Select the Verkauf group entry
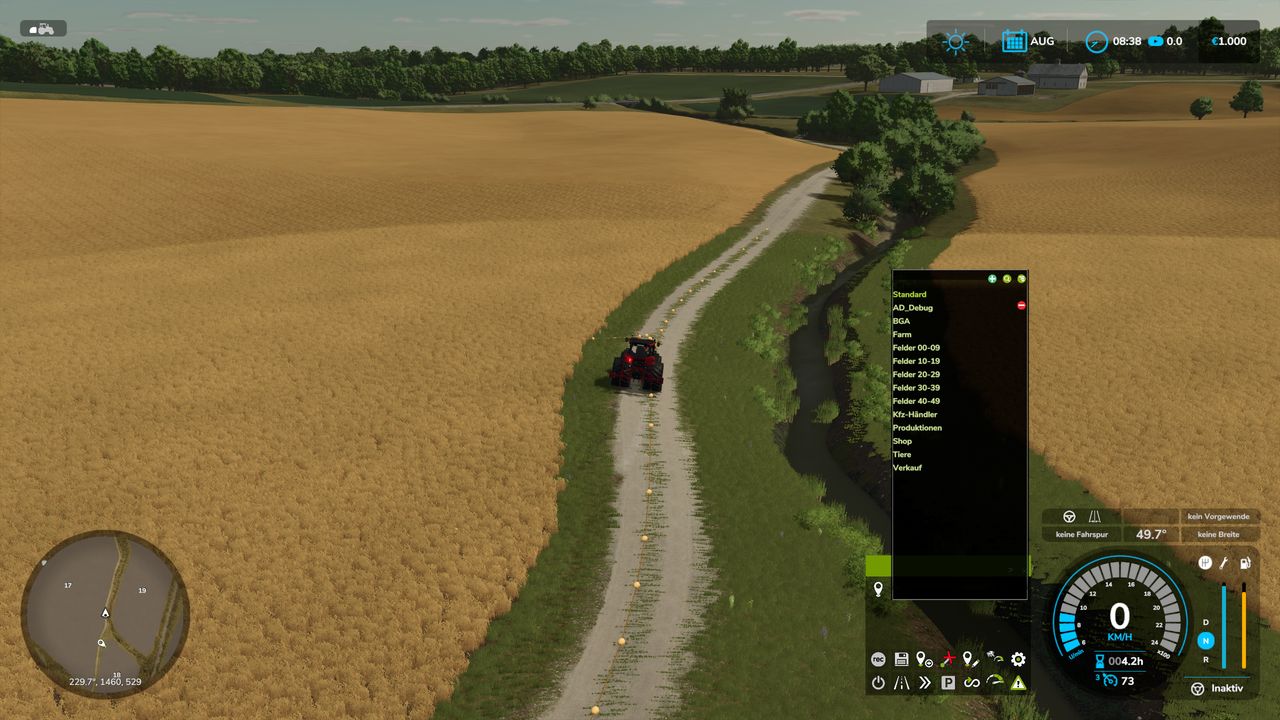This screenshot has height=720, width=1280. (x=908, y=467)
